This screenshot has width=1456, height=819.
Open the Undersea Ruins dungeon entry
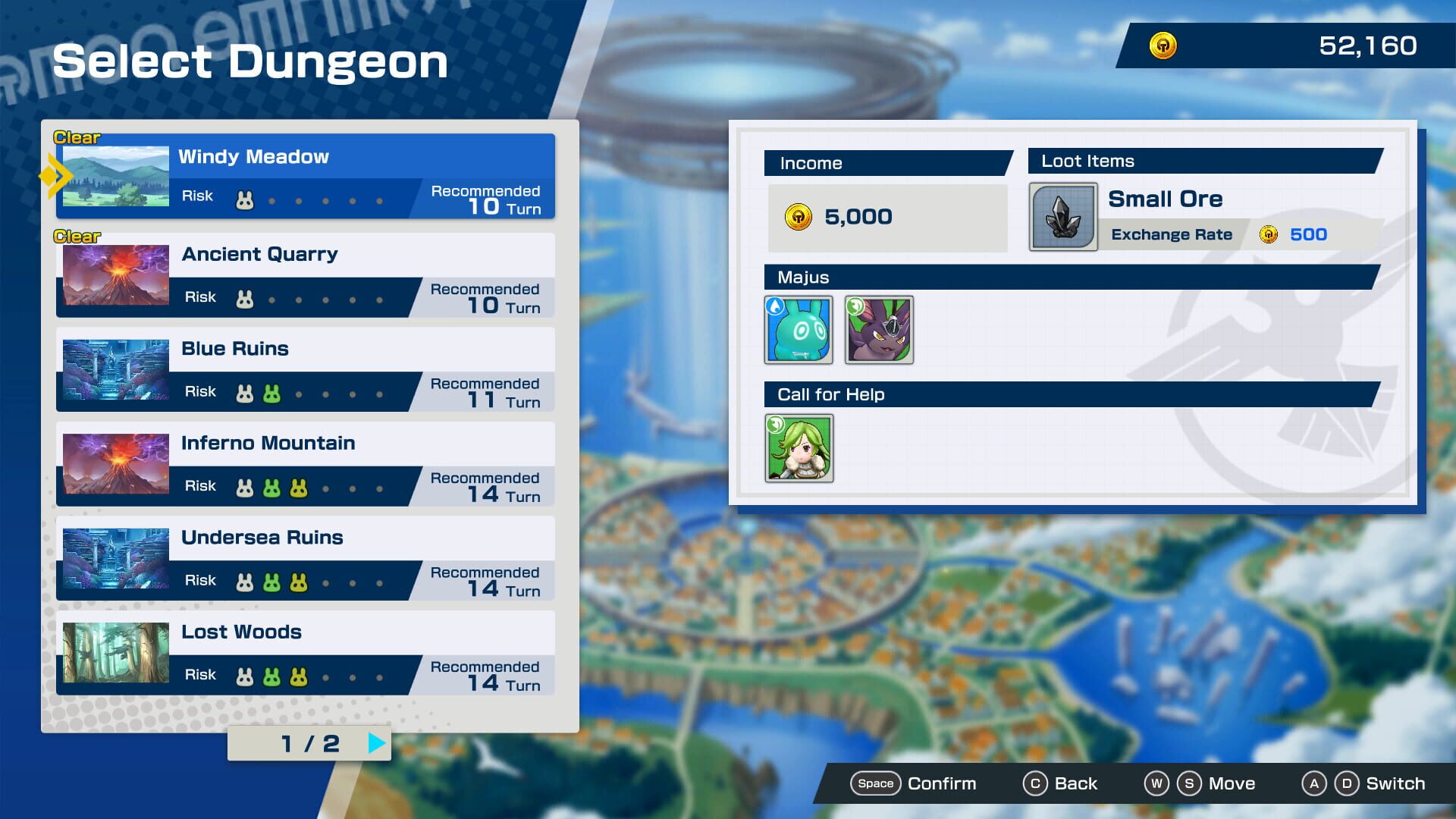305,558
